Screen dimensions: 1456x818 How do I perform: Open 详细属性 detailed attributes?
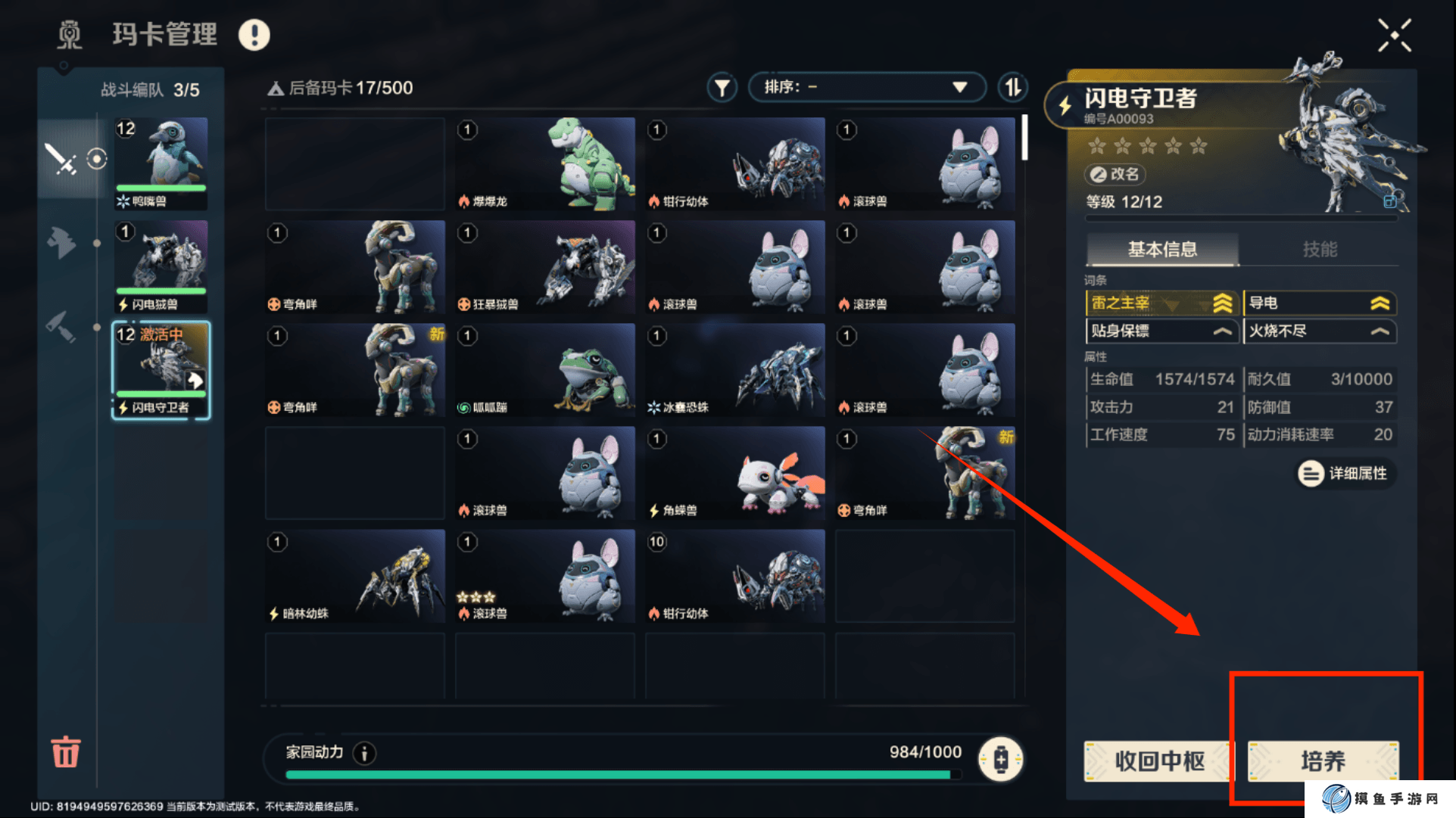pyautogui.click(x=1345, y=474)
